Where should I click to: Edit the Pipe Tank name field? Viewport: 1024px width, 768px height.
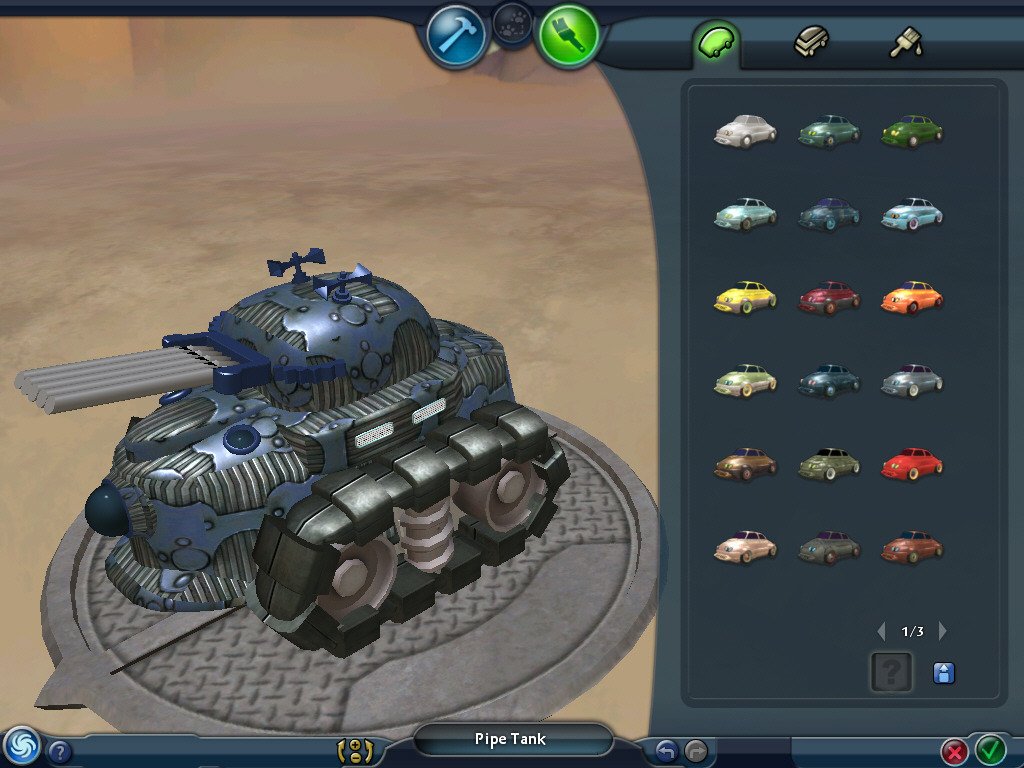(x=511, y=740)
